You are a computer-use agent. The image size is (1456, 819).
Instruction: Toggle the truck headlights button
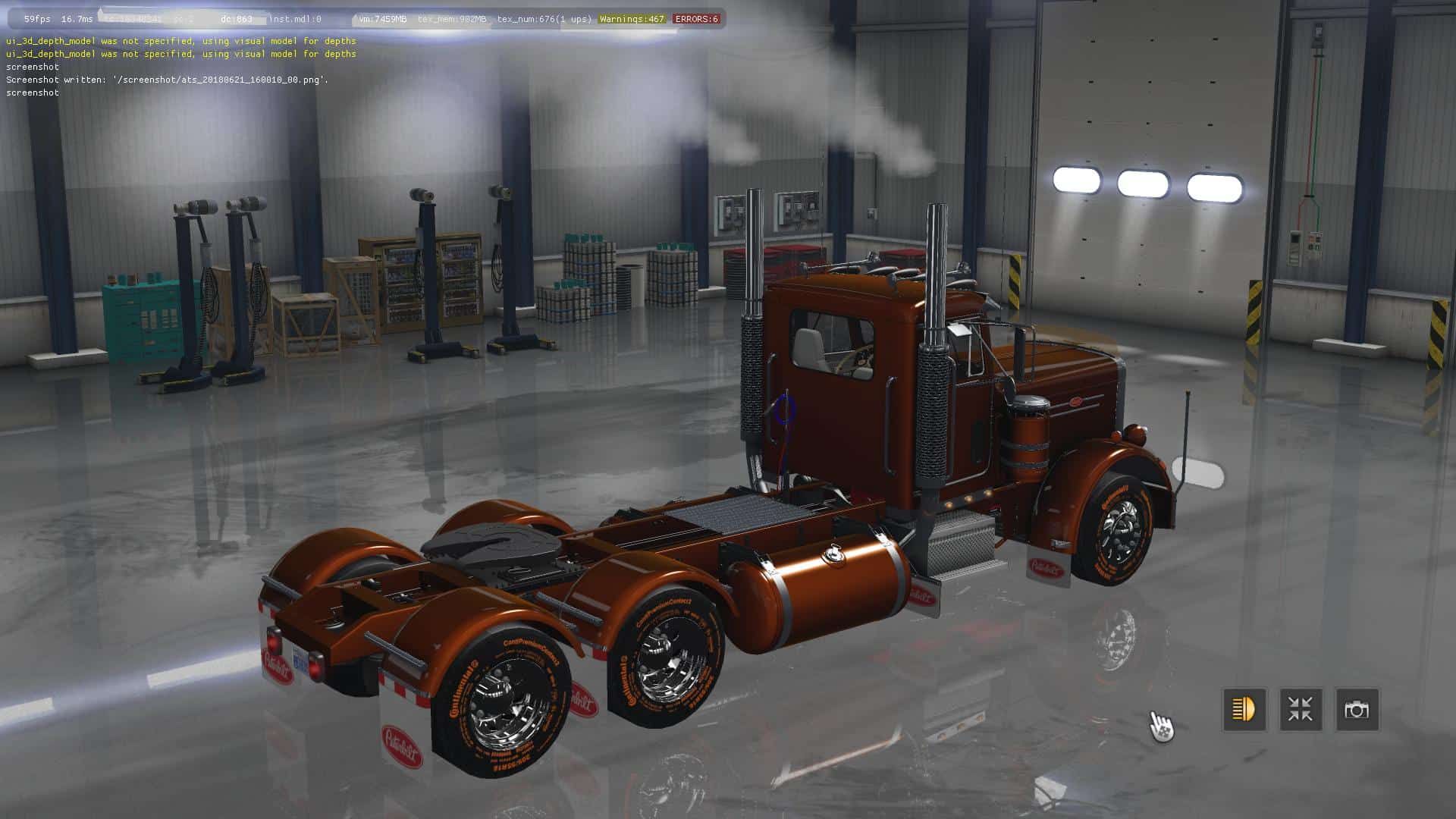coord(1244,710)
